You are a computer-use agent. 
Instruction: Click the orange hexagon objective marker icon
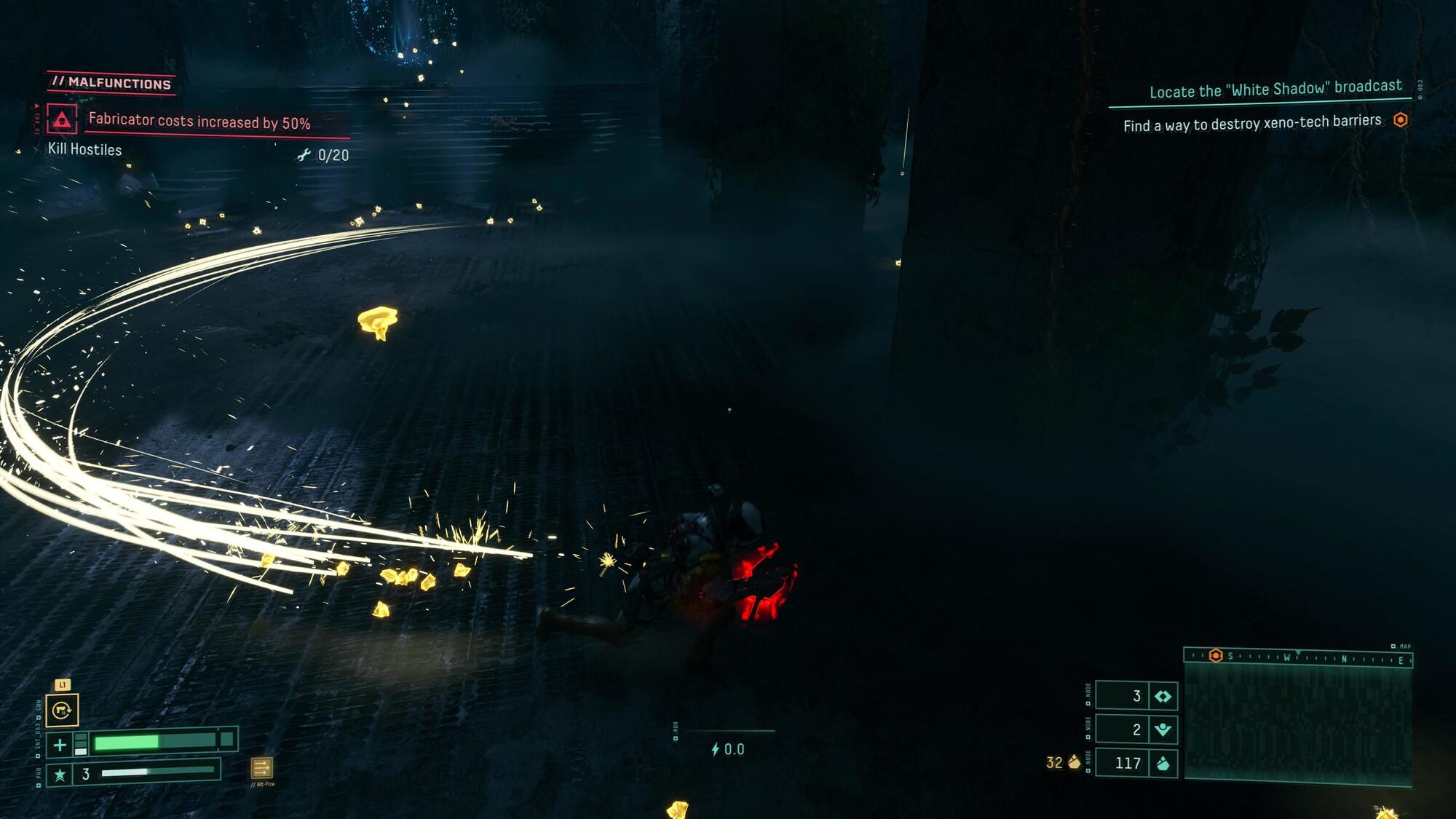(x=1400, y=120)
